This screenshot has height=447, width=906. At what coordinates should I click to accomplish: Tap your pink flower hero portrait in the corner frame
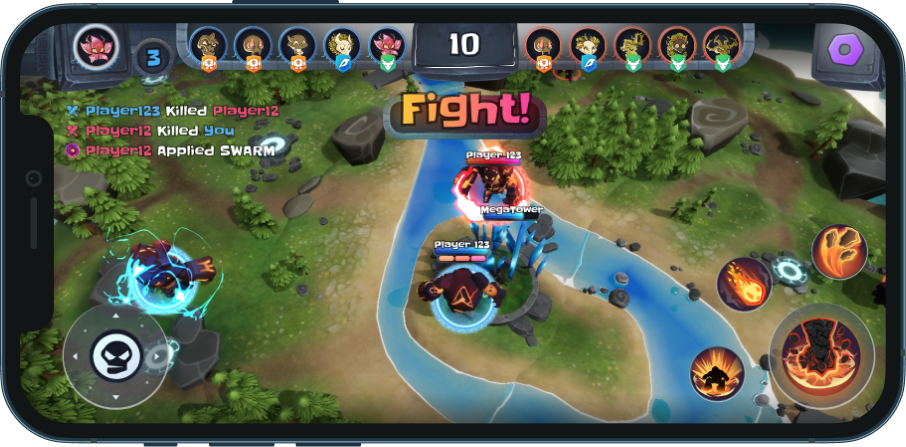pyautogui.click(x=97, y=45)
